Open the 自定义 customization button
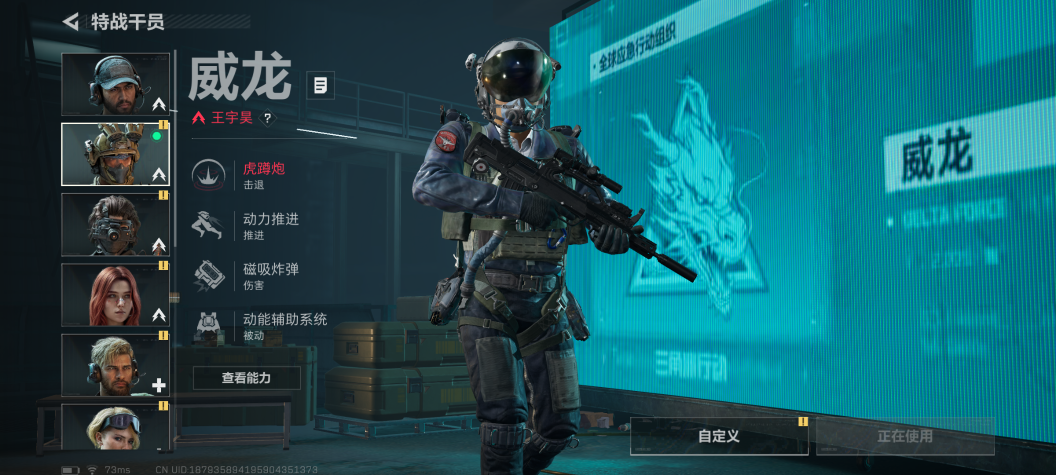Screen dimensions: 1056x475 click(719, 436)
